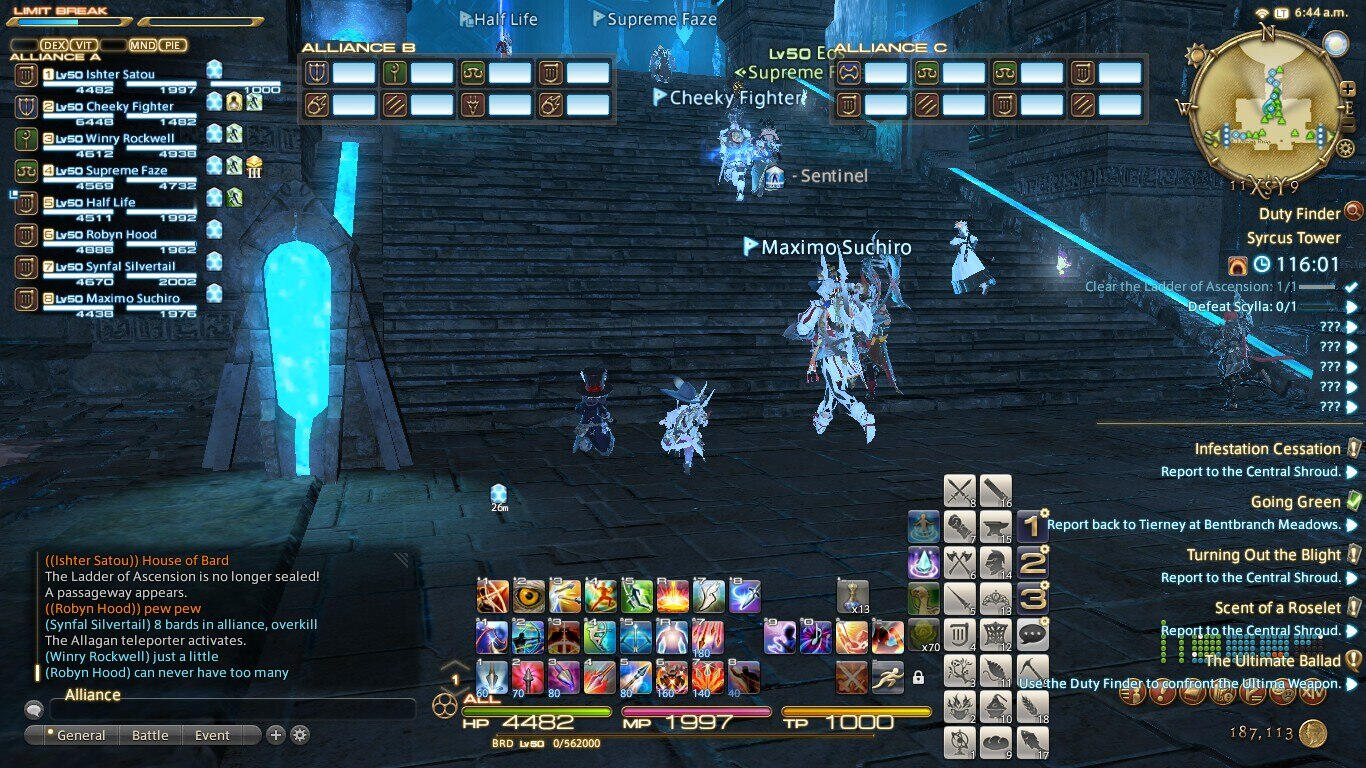Image resolution: width=1366 pixels, height=768 pixels.
Task: Select the General chat tab
Action: [80, 735]
